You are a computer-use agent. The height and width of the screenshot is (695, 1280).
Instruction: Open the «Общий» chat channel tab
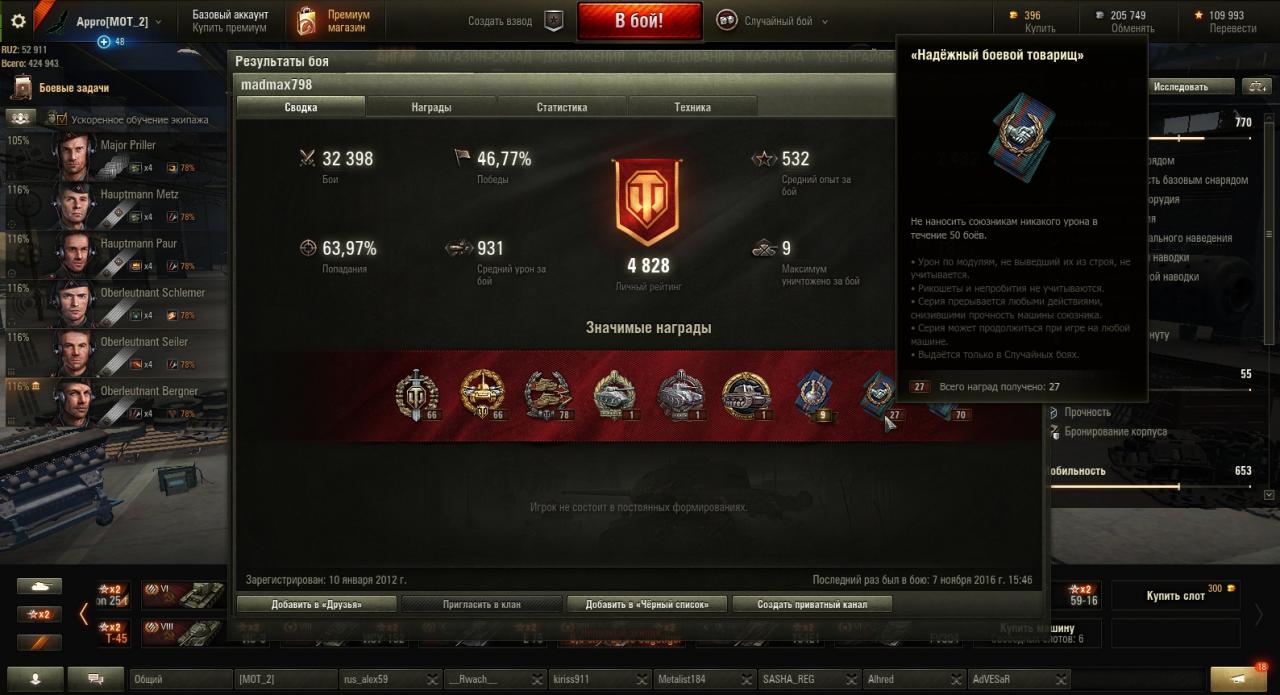pos(180,679)
